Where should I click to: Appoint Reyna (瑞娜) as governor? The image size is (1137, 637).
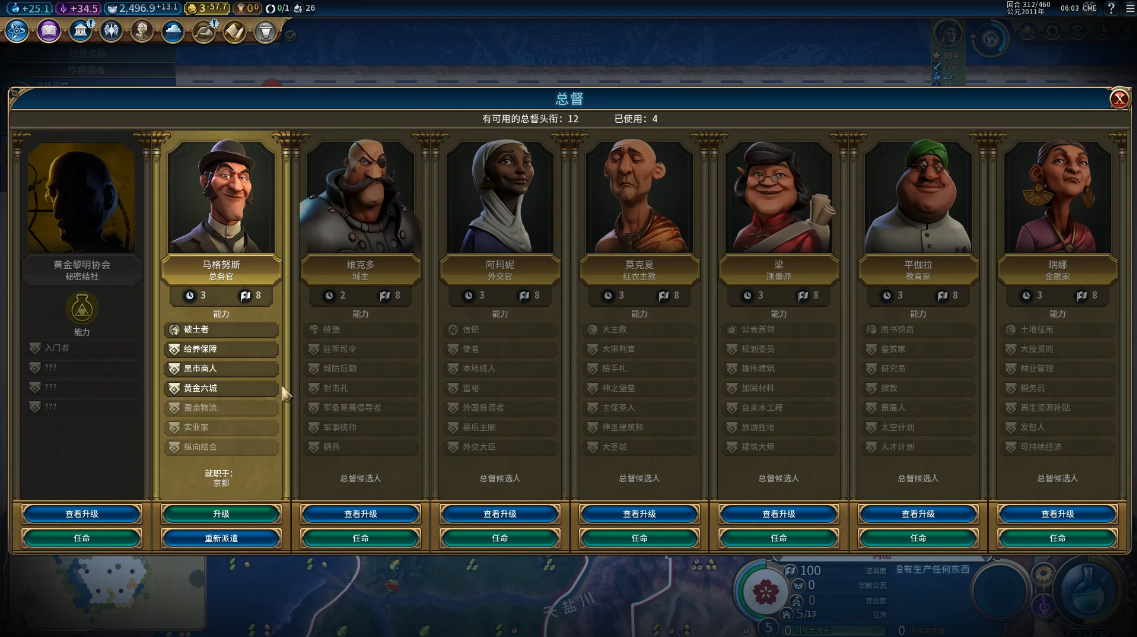(x=1058, y=537)
